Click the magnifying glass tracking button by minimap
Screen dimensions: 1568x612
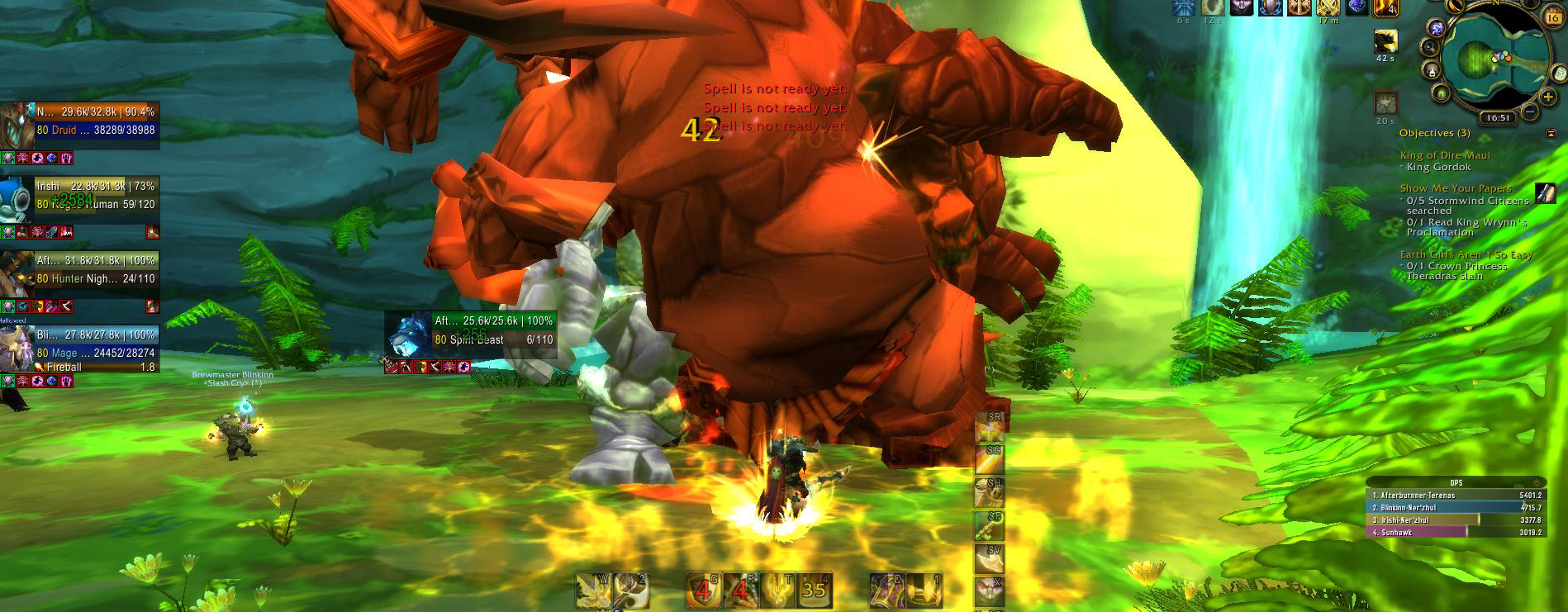(1428, 47)
